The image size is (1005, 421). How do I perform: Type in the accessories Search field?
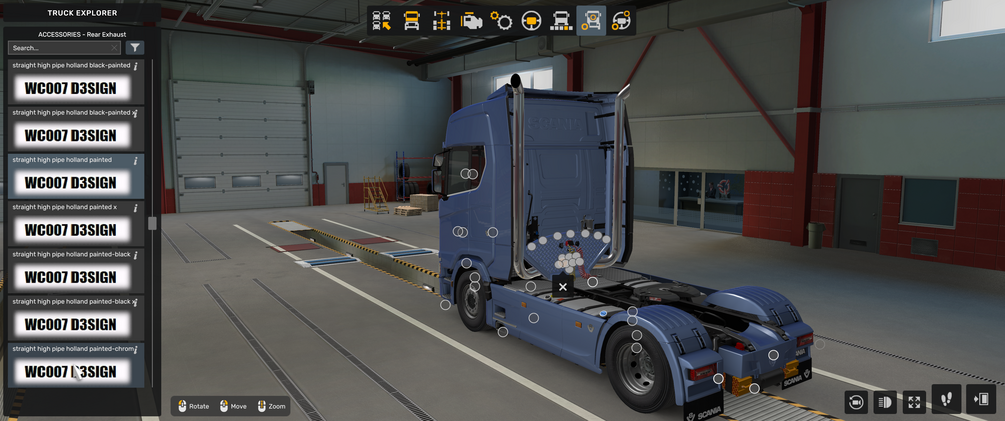coord(62,48)
